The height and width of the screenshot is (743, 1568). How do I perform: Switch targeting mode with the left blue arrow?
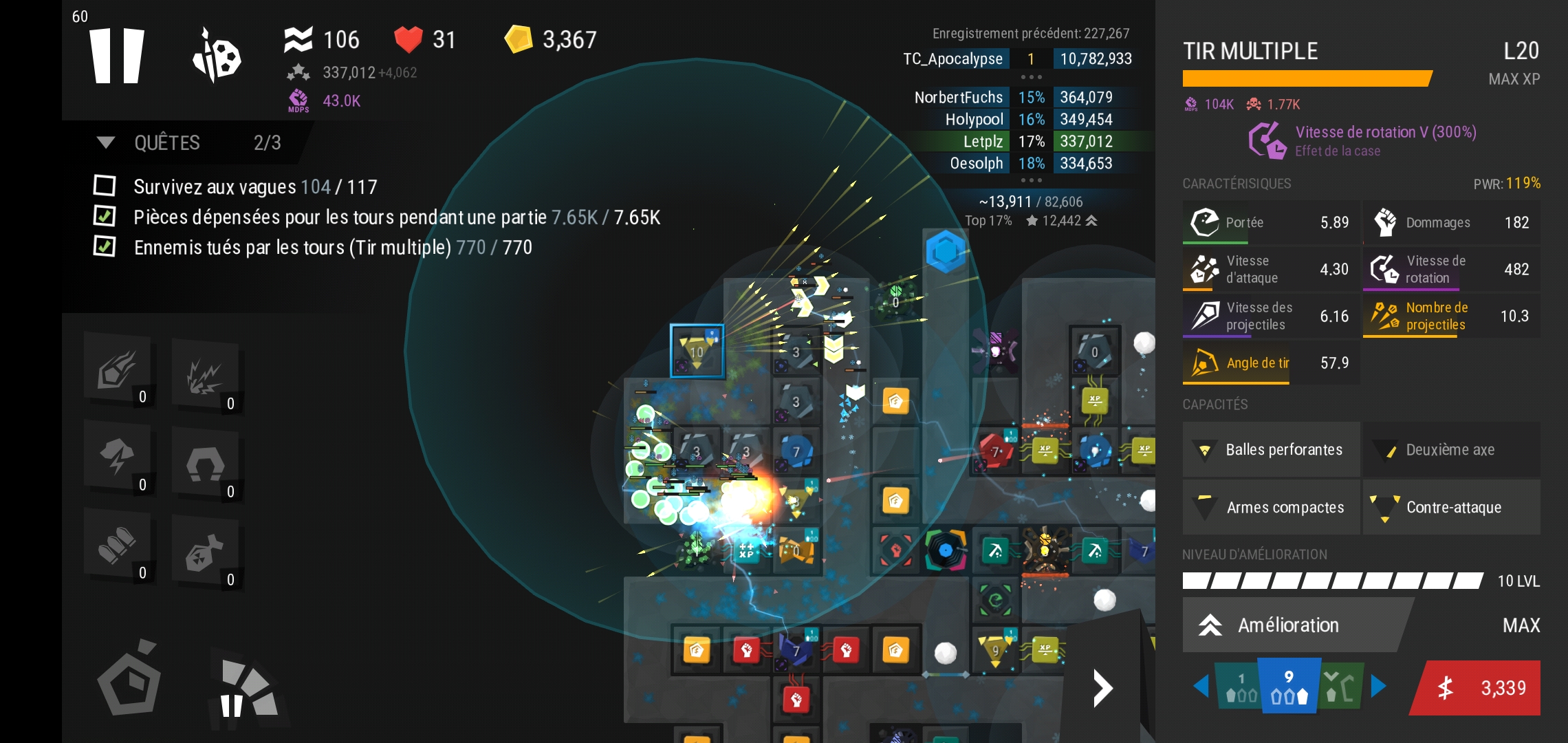tap(1201, 687)
